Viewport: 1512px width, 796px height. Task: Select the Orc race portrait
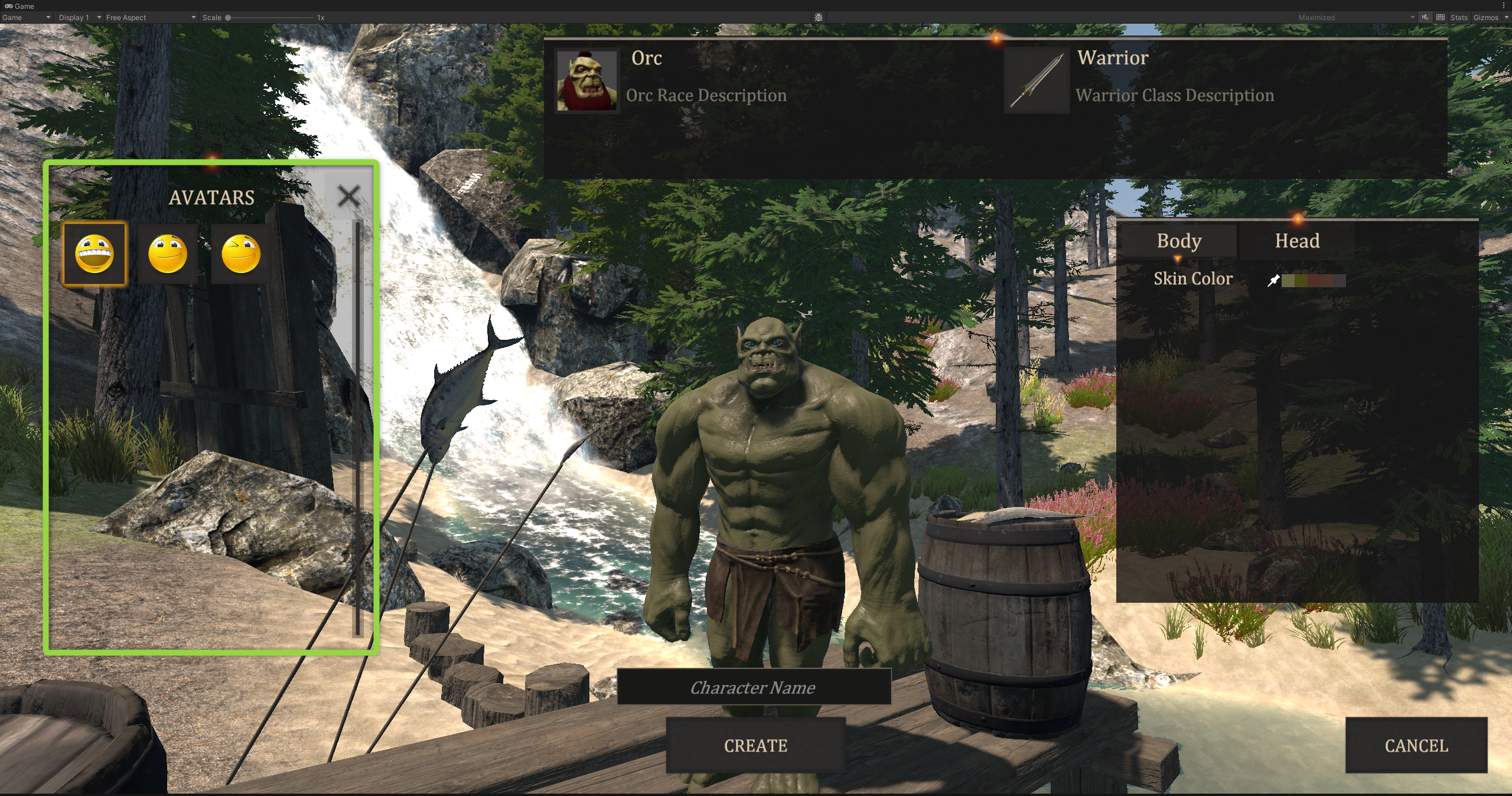point(586,80)
